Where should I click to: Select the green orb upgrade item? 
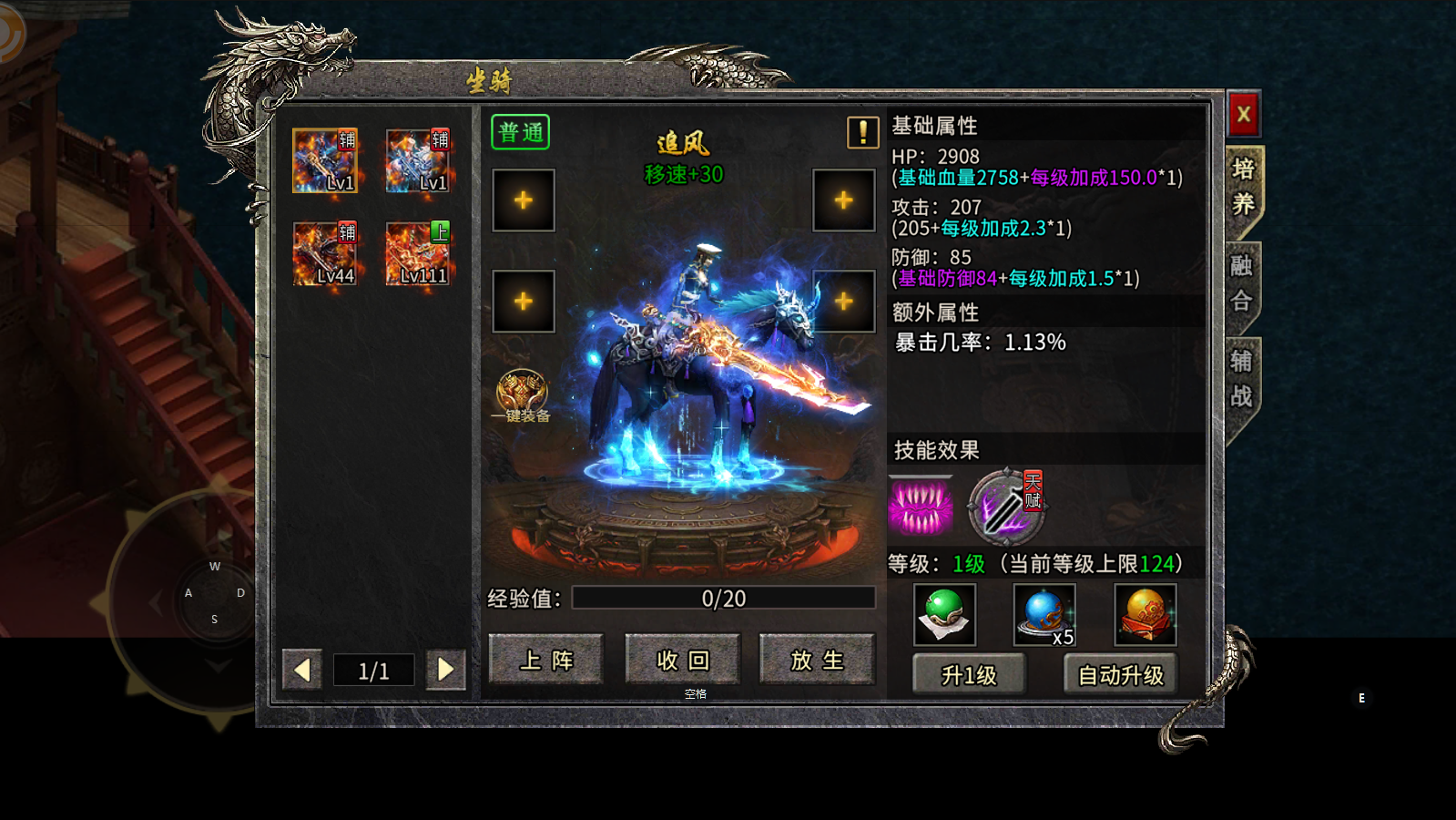tap(944, 615)
